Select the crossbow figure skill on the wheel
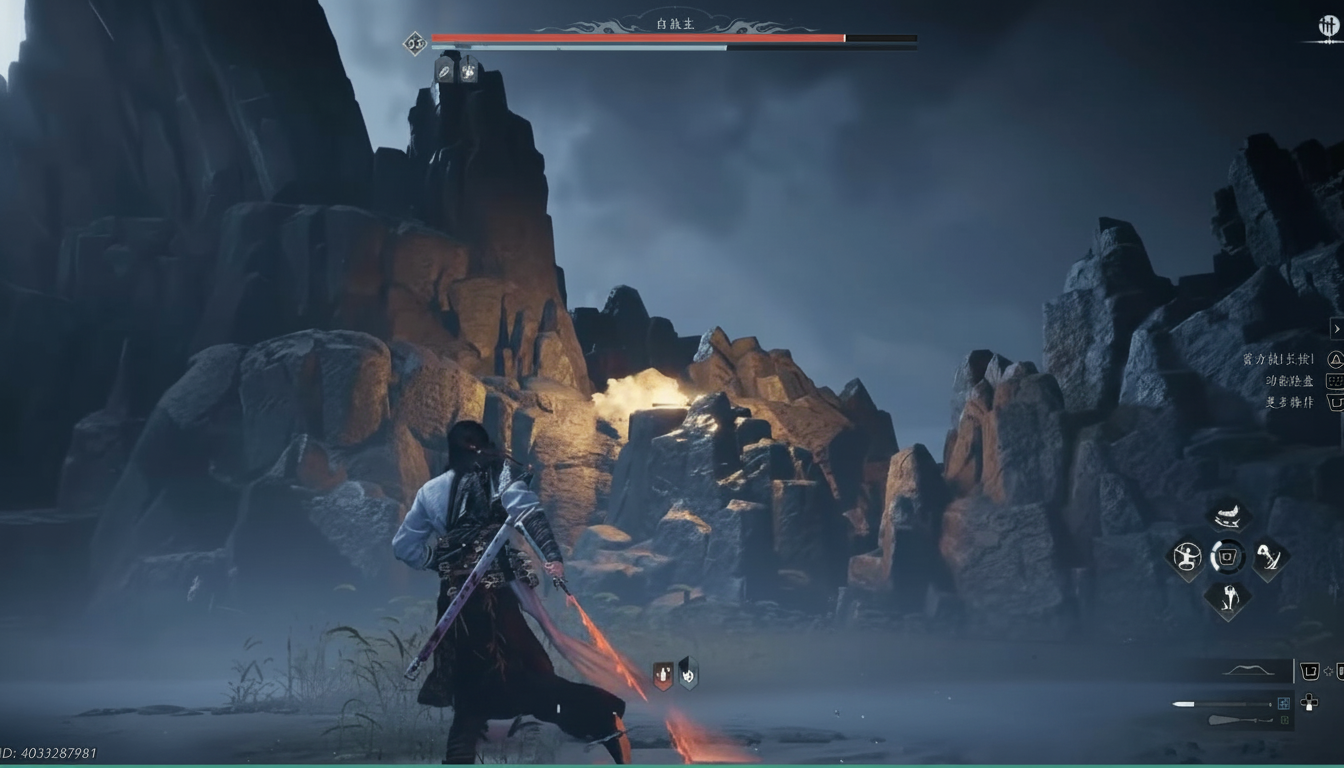This screenshot has height=768, width=1344. click(x=1187, y=558)
